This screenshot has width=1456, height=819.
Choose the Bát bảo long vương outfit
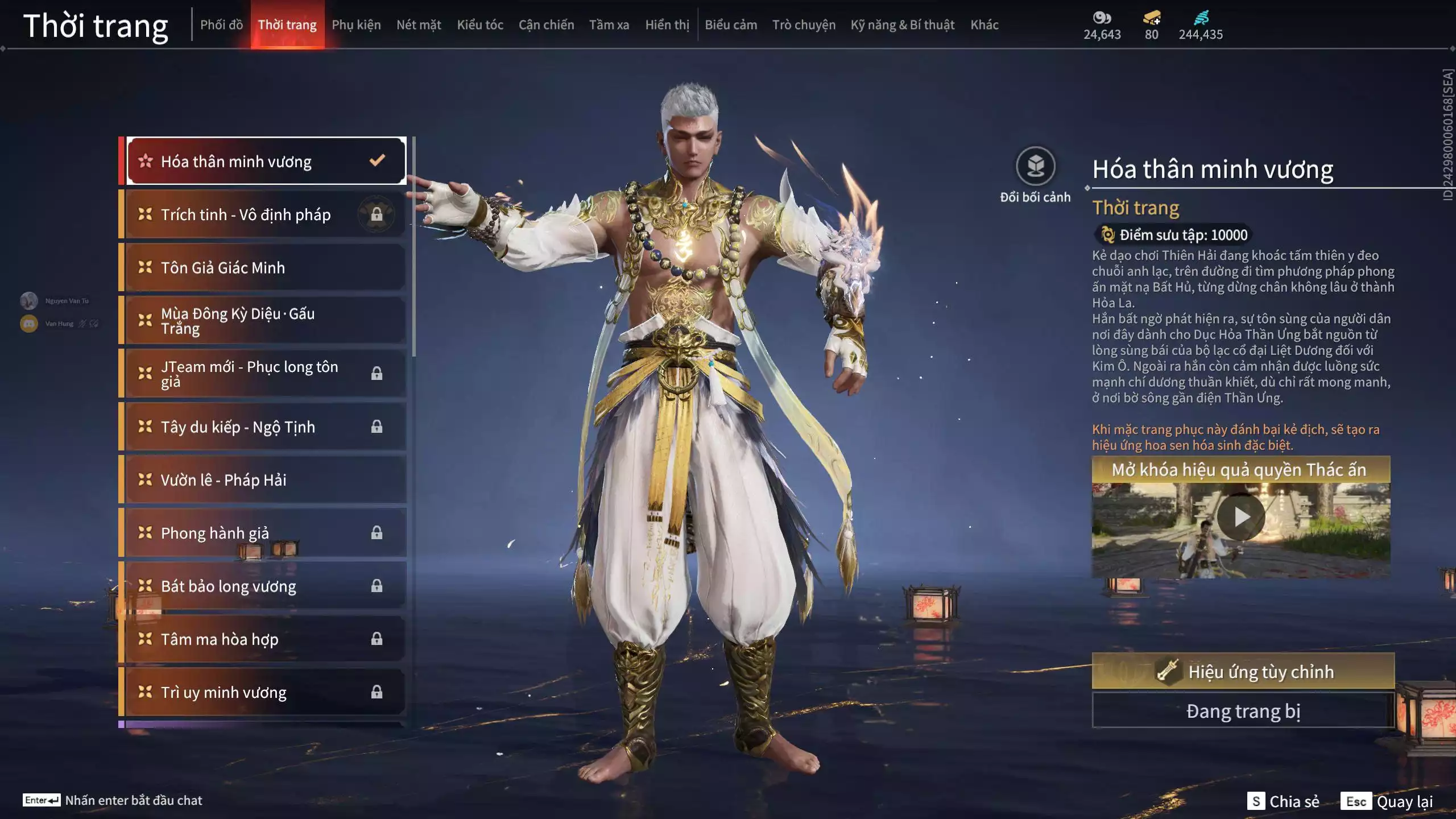266,586
